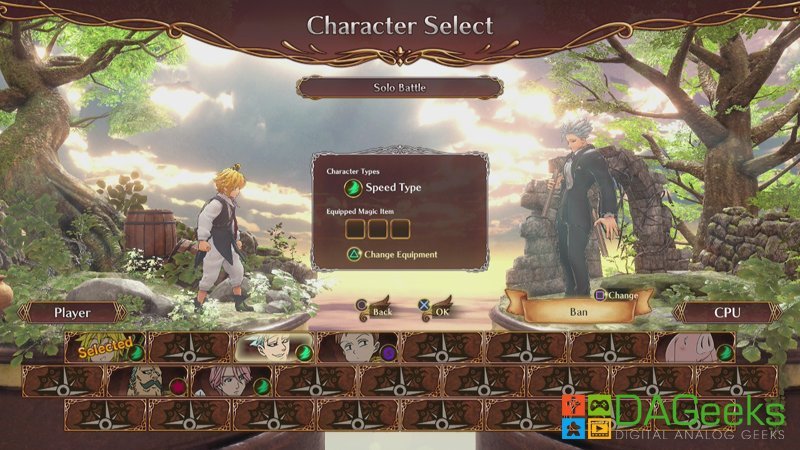
Task: Pick the pink-haired Gowther character tile
Action: (x=231, y=381)
